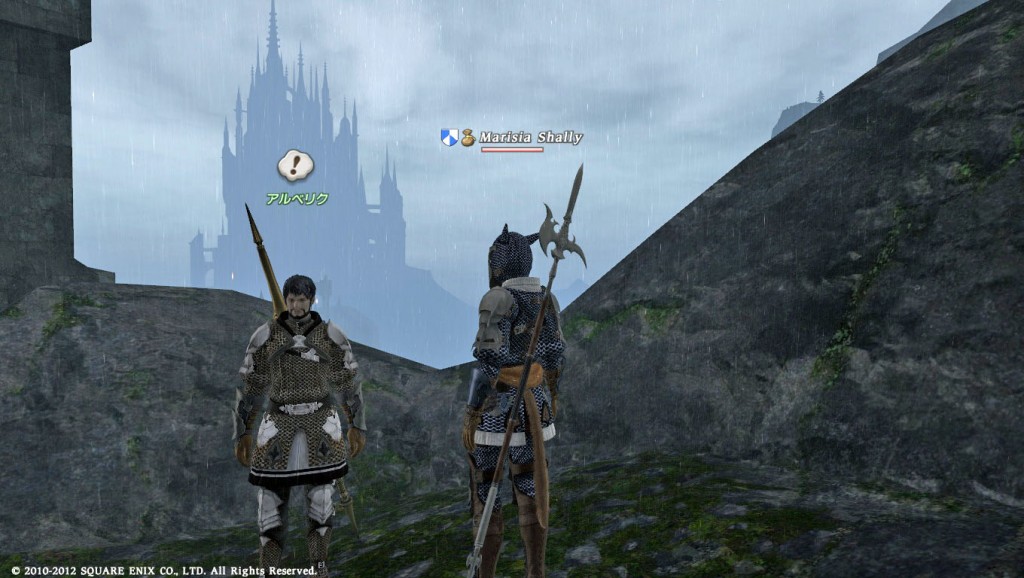1024x578 pixels.
Task: Target the Marisia Shally nameplate
Action: coord(530,138)
